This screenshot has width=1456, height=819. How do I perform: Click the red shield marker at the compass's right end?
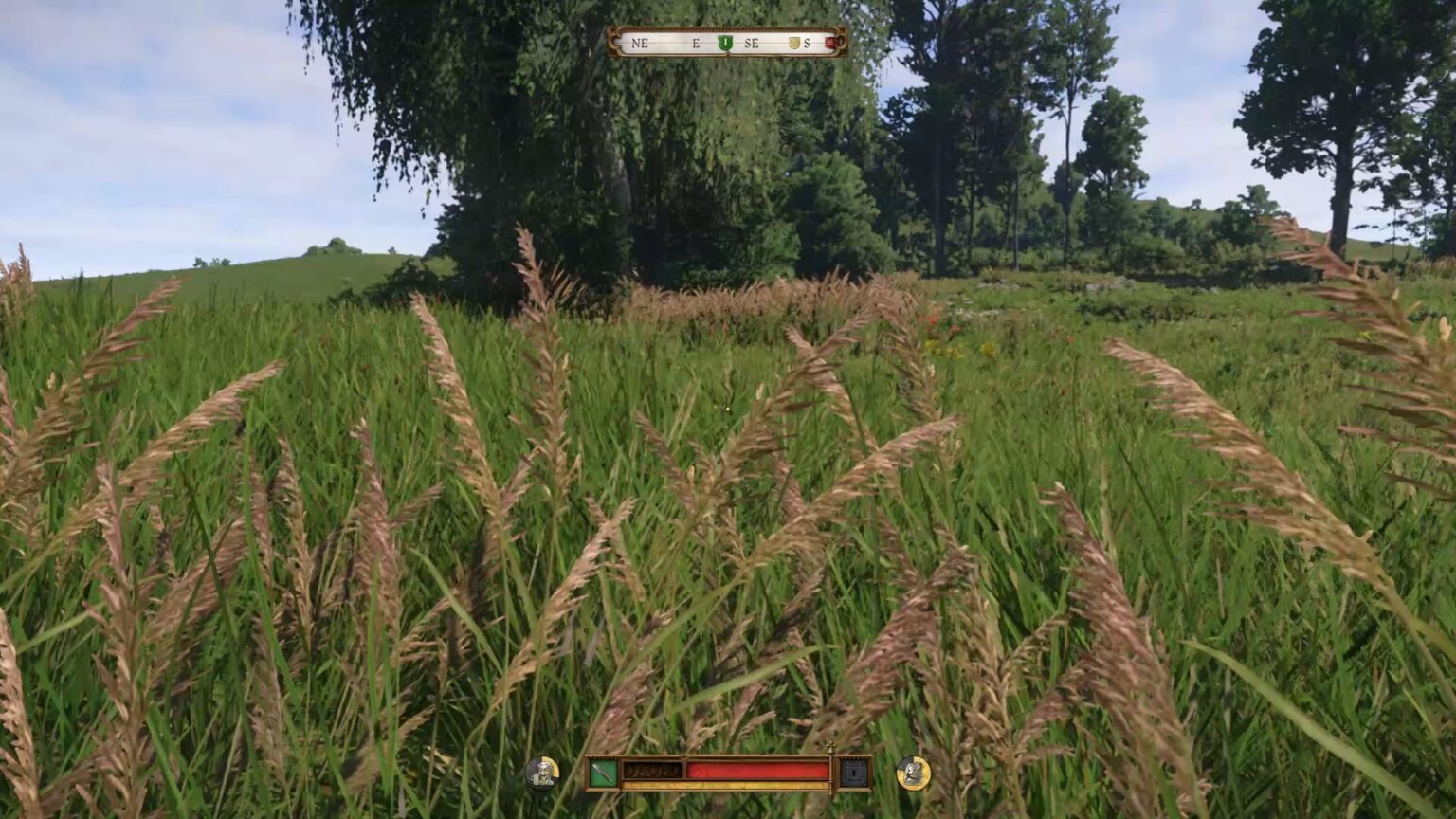click(830, 42)
